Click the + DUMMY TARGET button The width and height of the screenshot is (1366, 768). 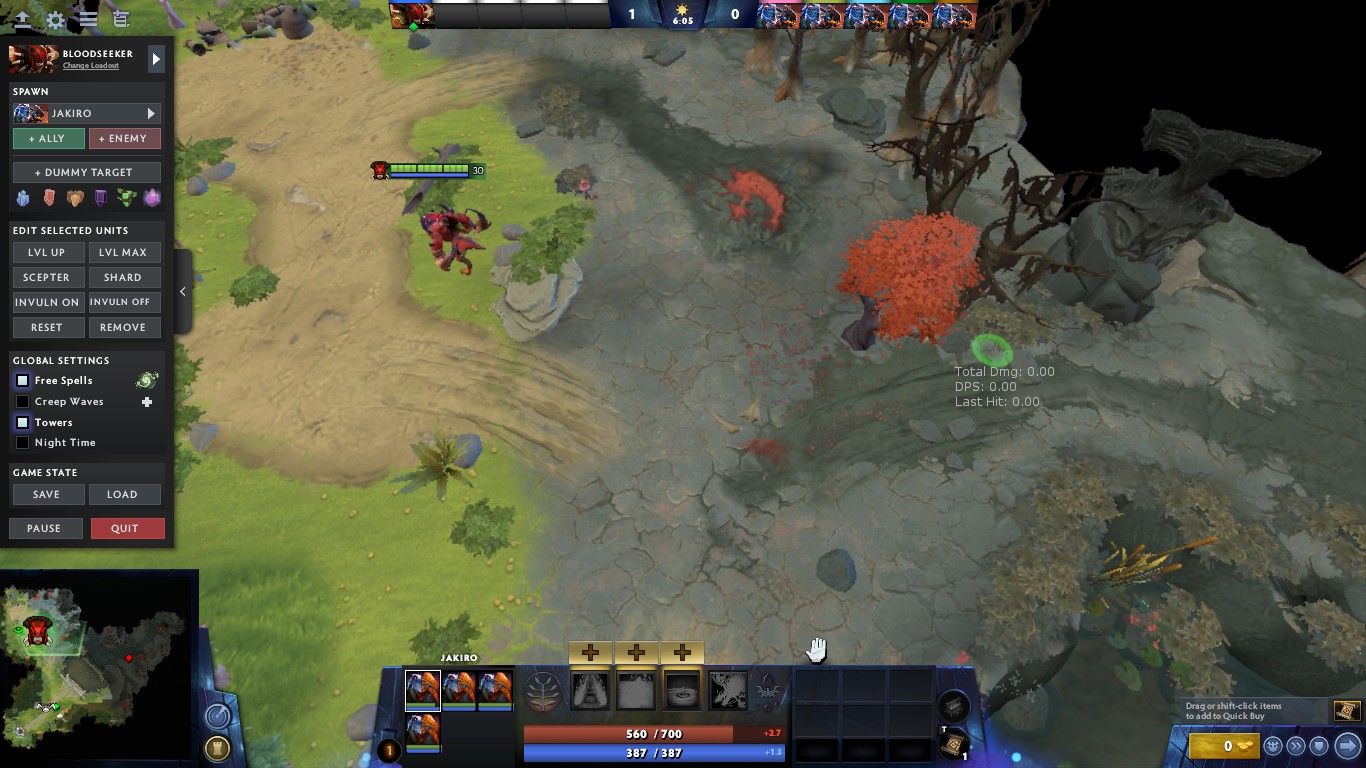(85, 171)
